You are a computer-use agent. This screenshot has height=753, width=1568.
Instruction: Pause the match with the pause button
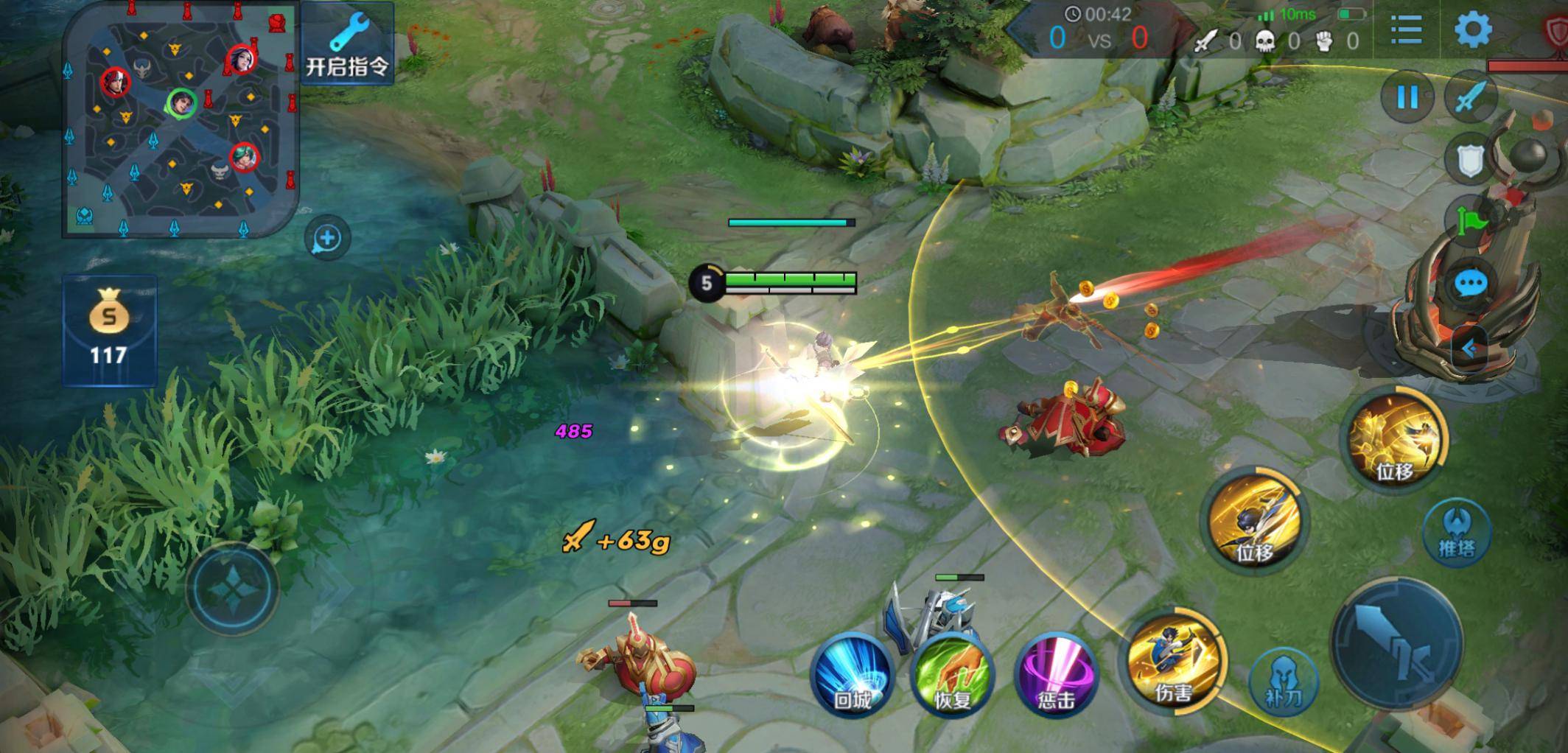click(x=1407, y=97)
